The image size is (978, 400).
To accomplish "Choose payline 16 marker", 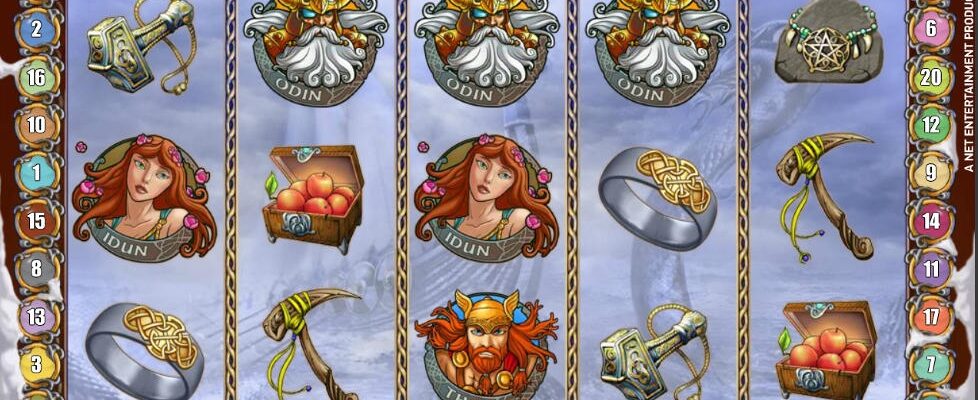I will [x=37, y=78].
